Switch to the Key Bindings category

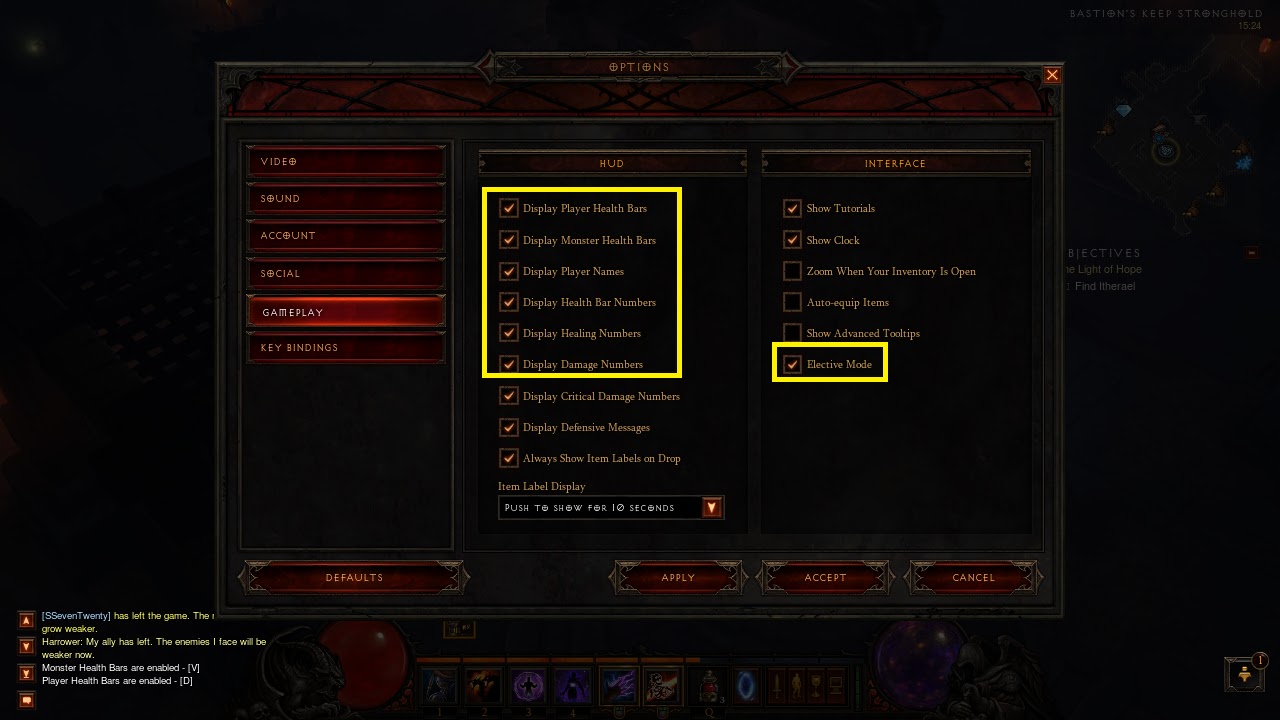tap(345, 347)
